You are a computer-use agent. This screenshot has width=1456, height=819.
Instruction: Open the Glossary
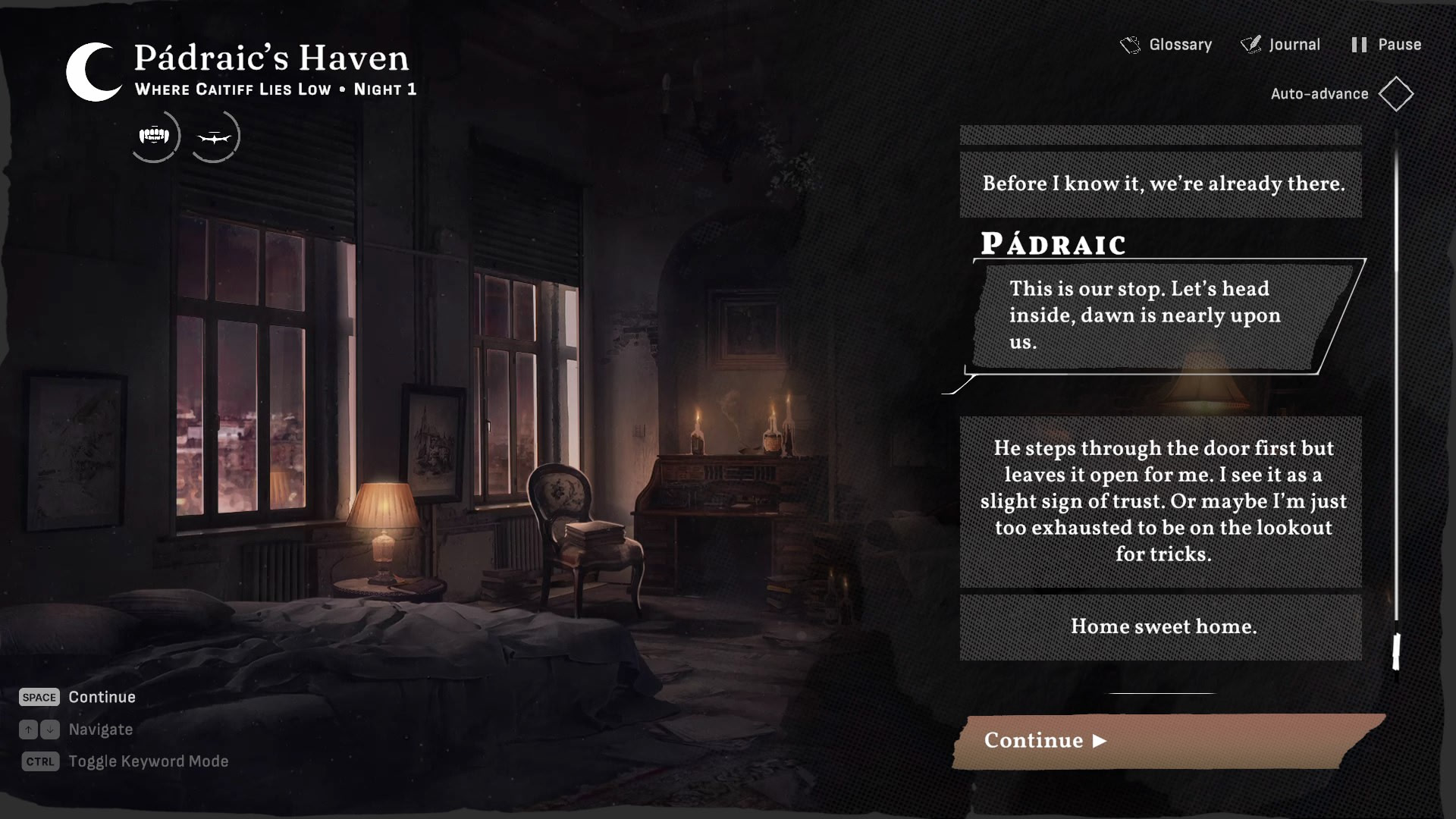pos(1166,45)
